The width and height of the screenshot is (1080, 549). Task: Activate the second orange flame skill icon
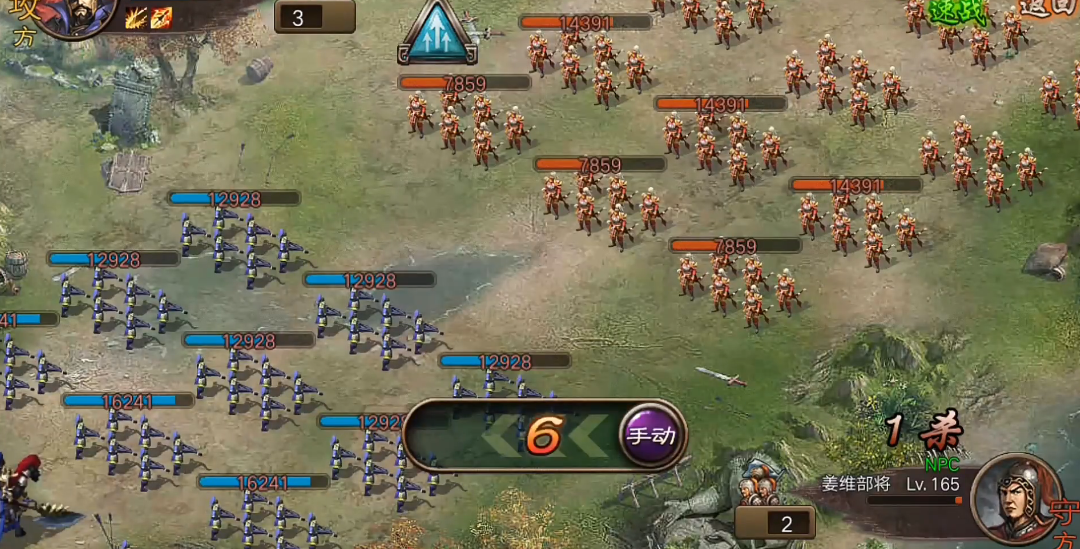pyautogui.click(x=161, y=17)
